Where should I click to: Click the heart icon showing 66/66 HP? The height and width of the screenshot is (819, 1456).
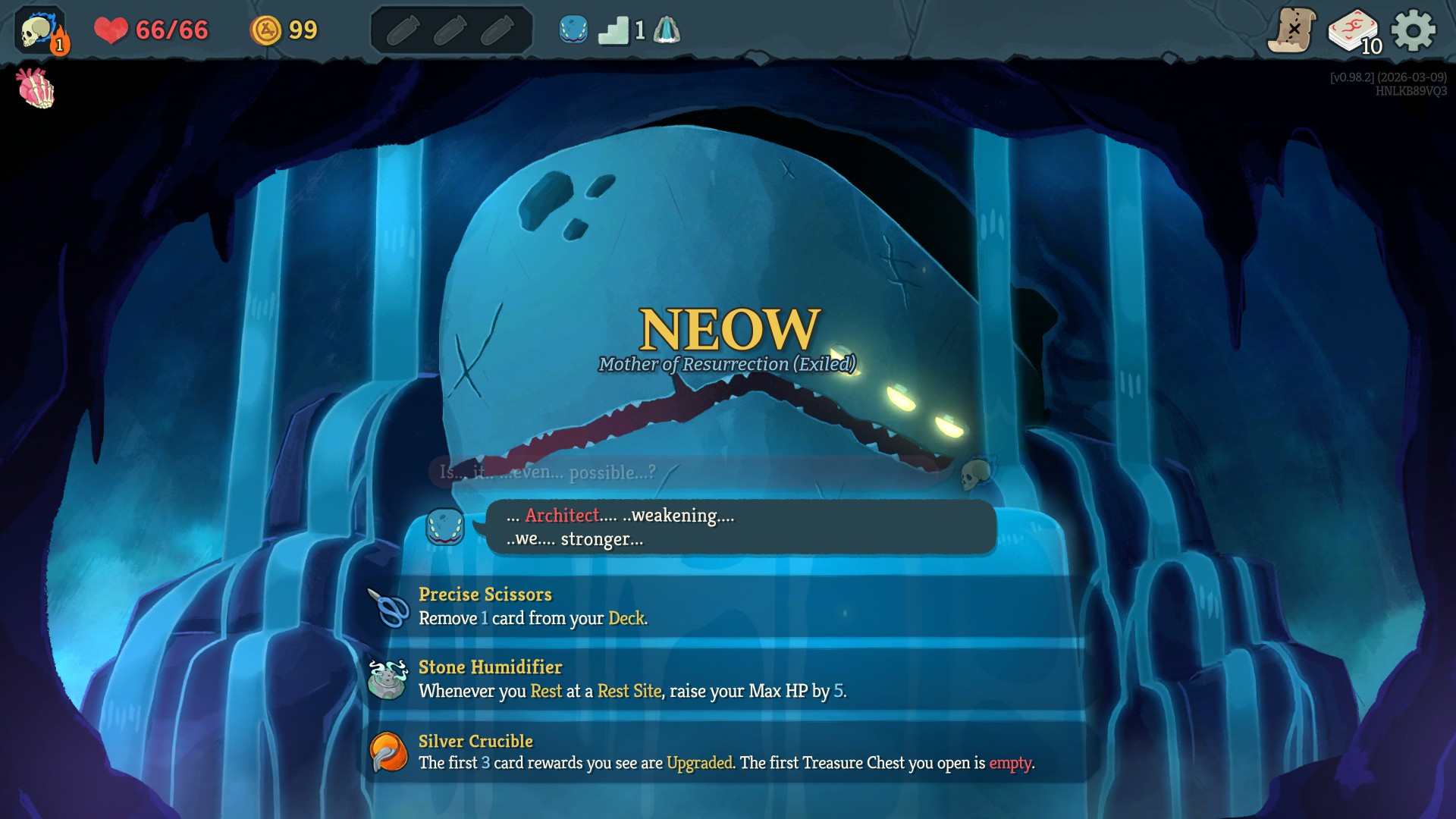click(x=111, y=30)
